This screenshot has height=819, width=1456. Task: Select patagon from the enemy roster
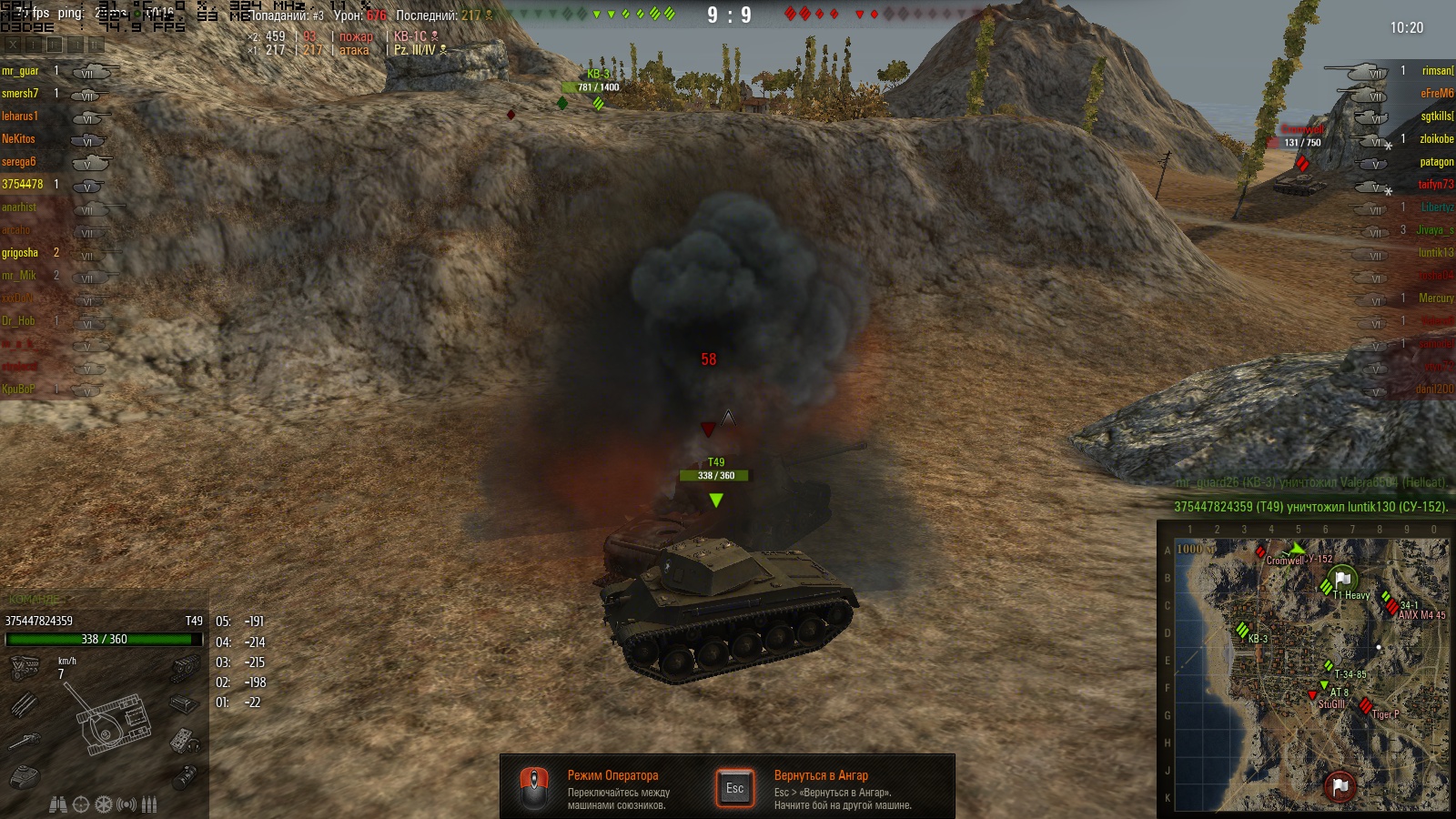click(x=1436, y=162)
